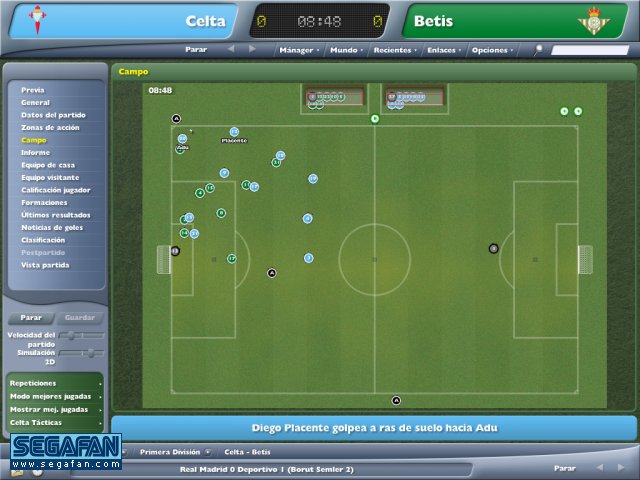Click the search input field in the top bar
The image size is (640, 480).
(589, 49)
